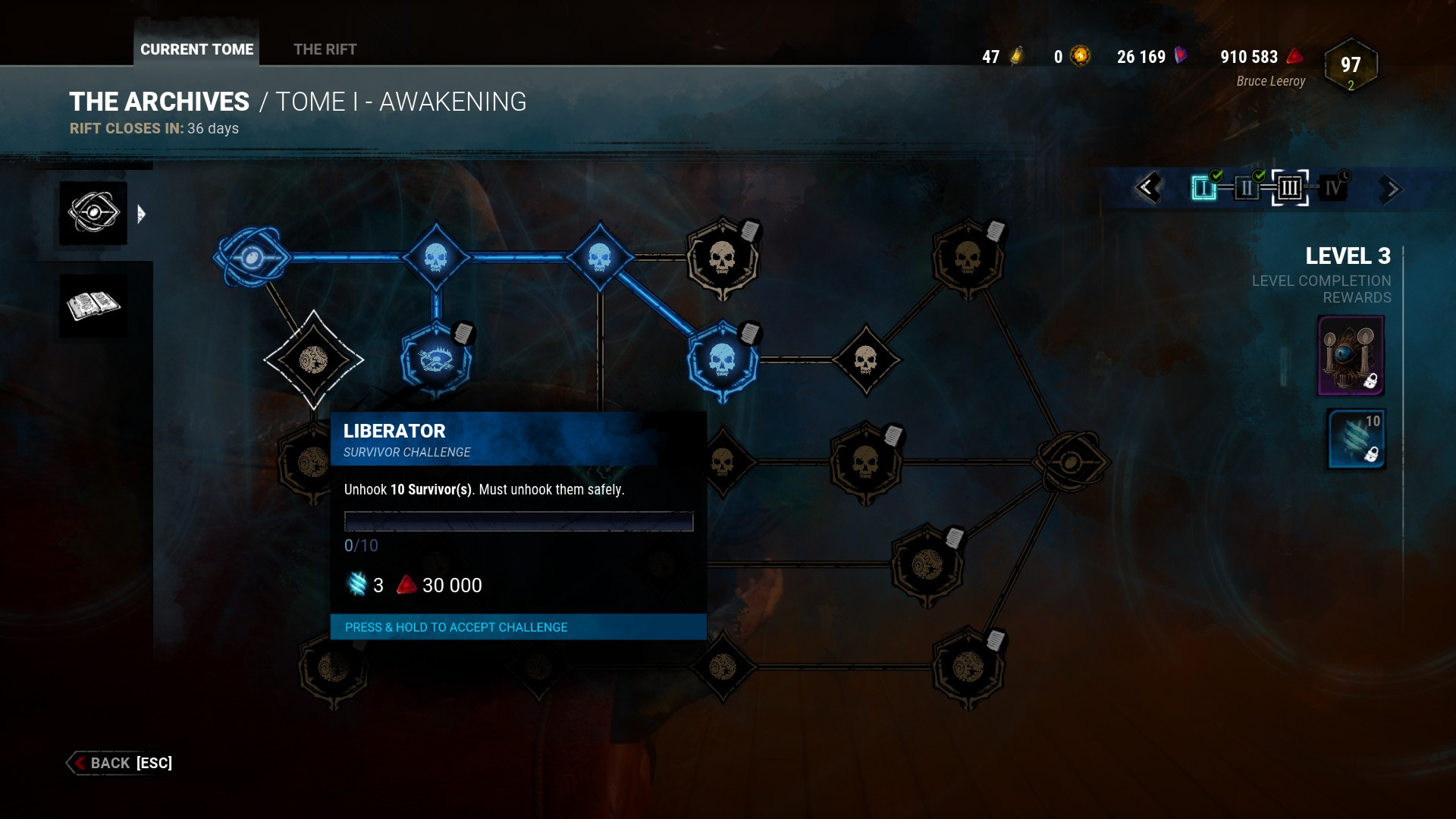Select tome level II
The height and width of the screenshot is (819, 1456).
1246,187
